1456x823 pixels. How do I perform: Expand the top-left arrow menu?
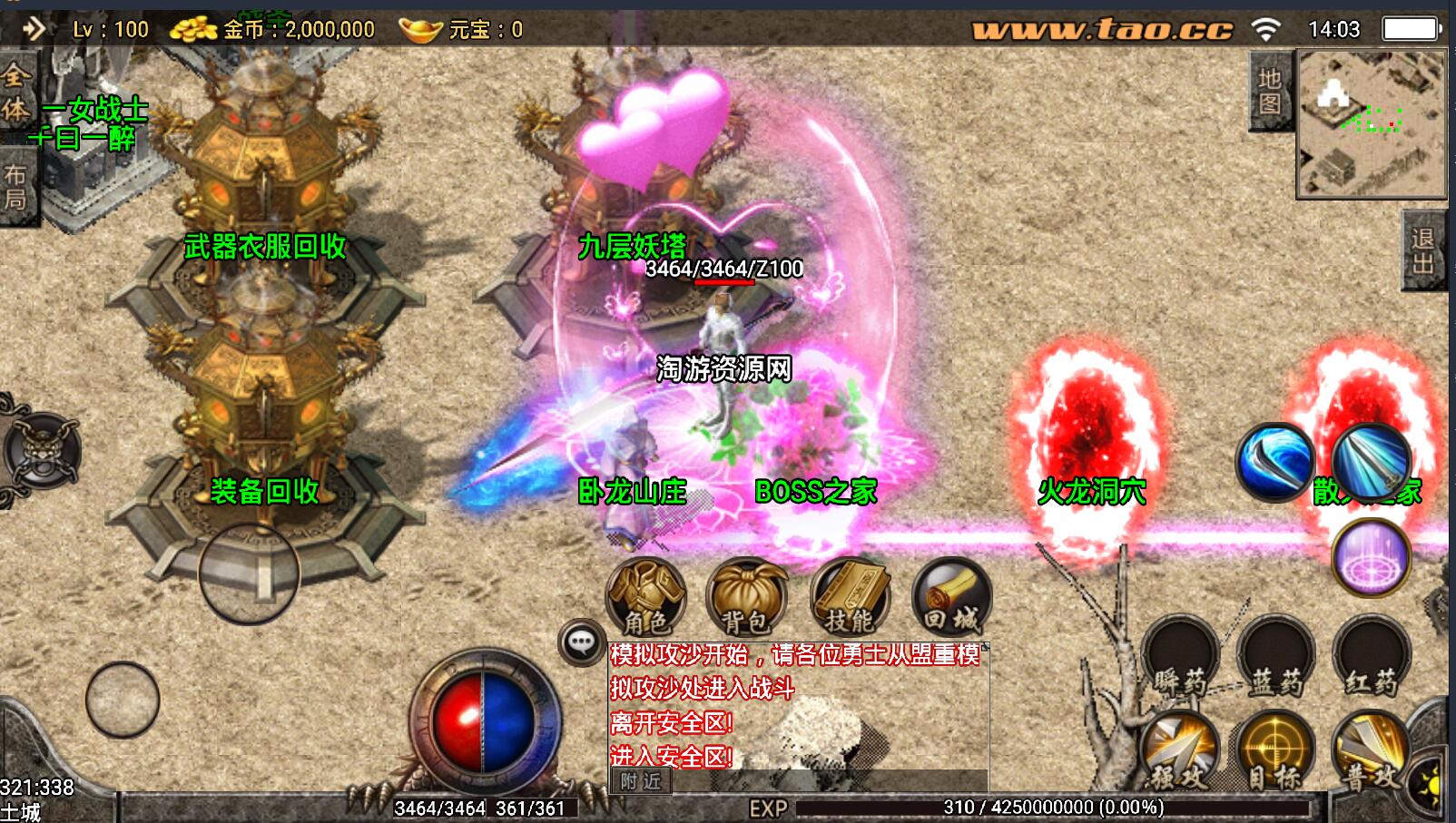[34, 29]
